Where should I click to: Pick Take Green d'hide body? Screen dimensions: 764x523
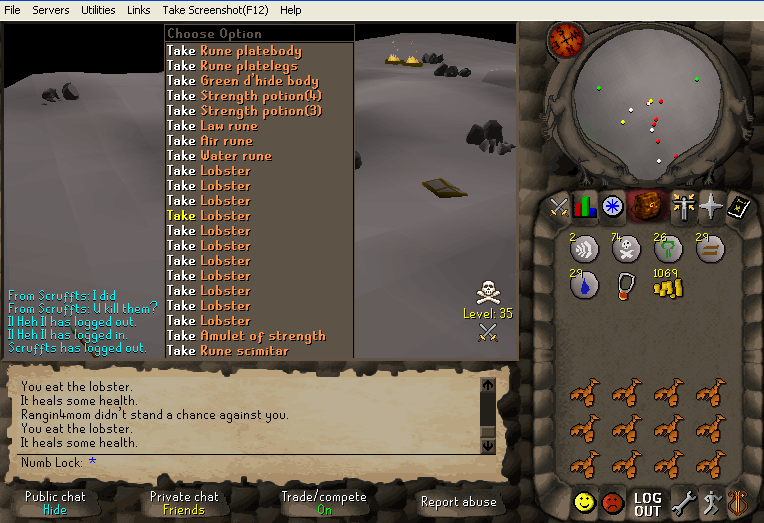pos(259,81)
